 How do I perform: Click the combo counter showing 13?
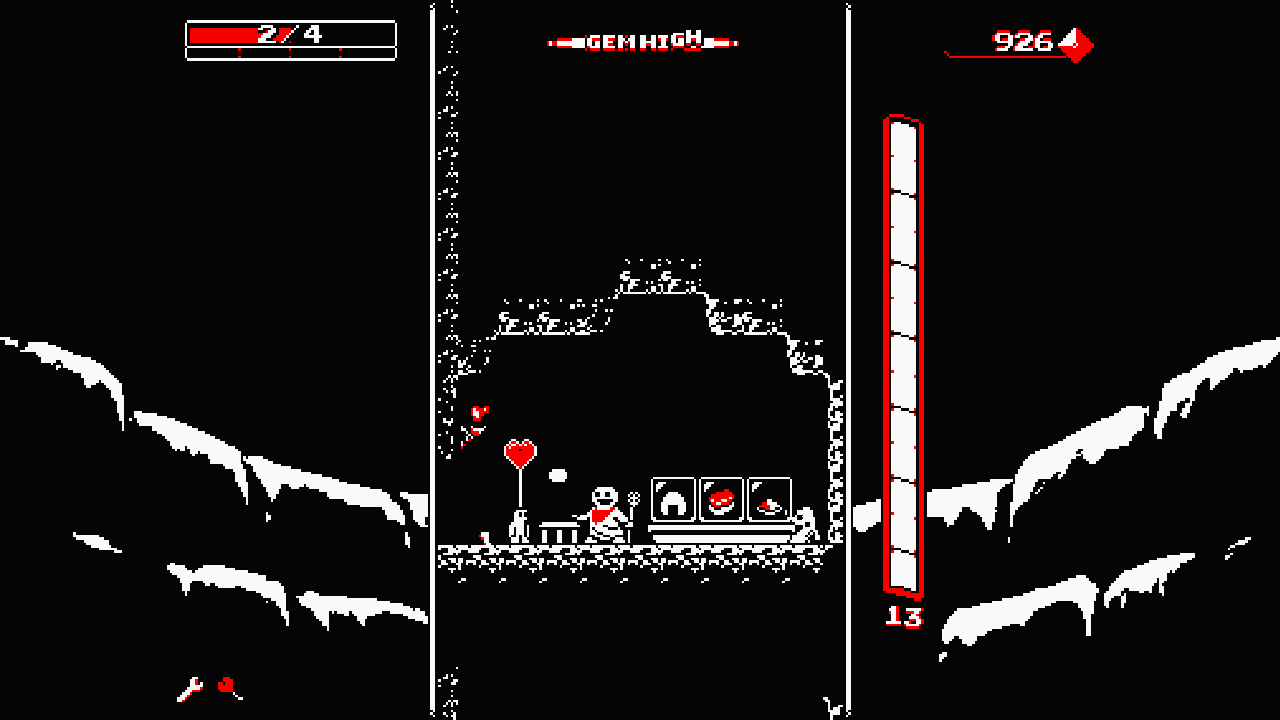(x=906, y=616)
